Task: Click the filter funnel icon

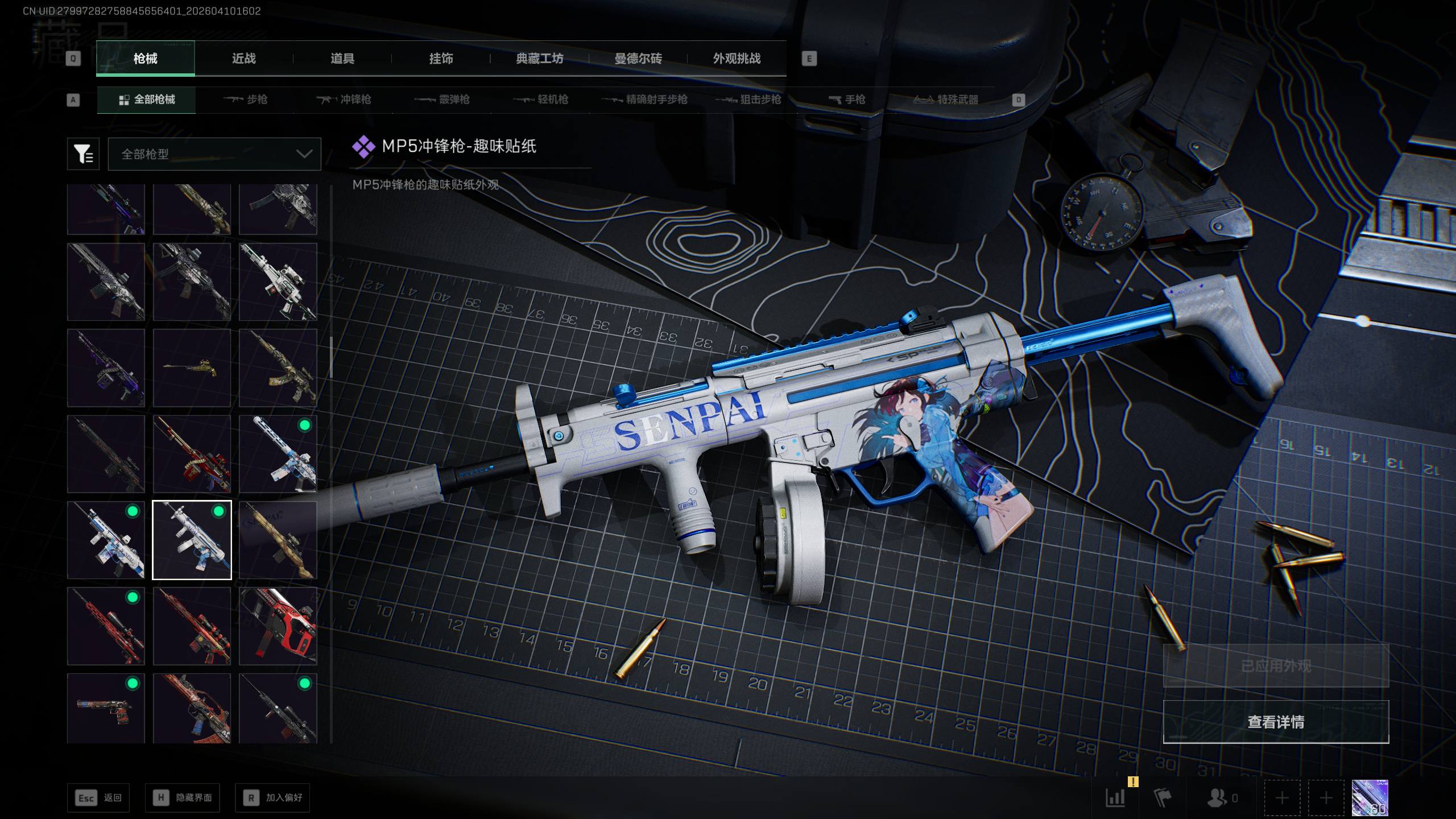Action: pos(83,154)
